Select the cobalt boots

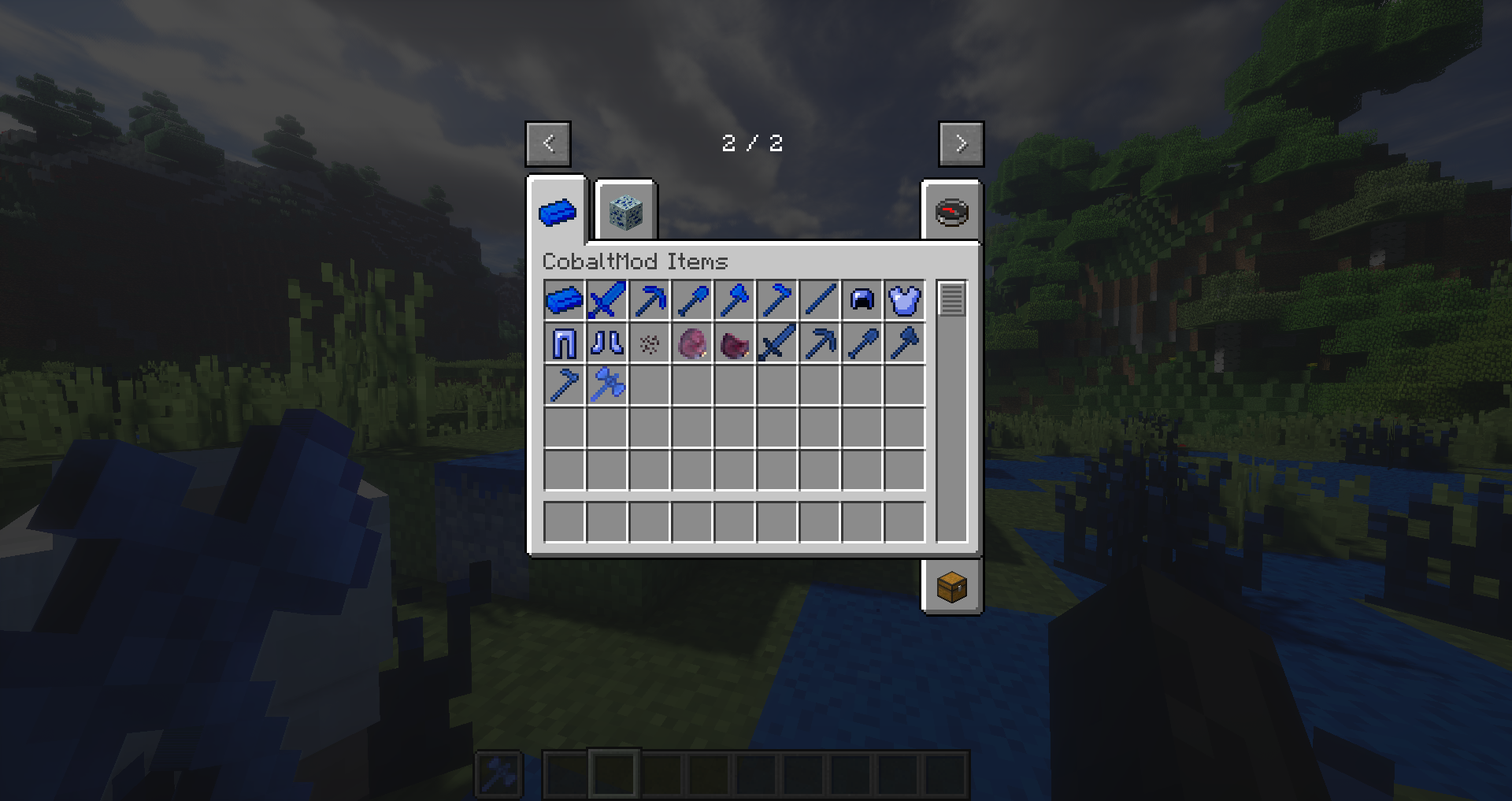point(607,343)
